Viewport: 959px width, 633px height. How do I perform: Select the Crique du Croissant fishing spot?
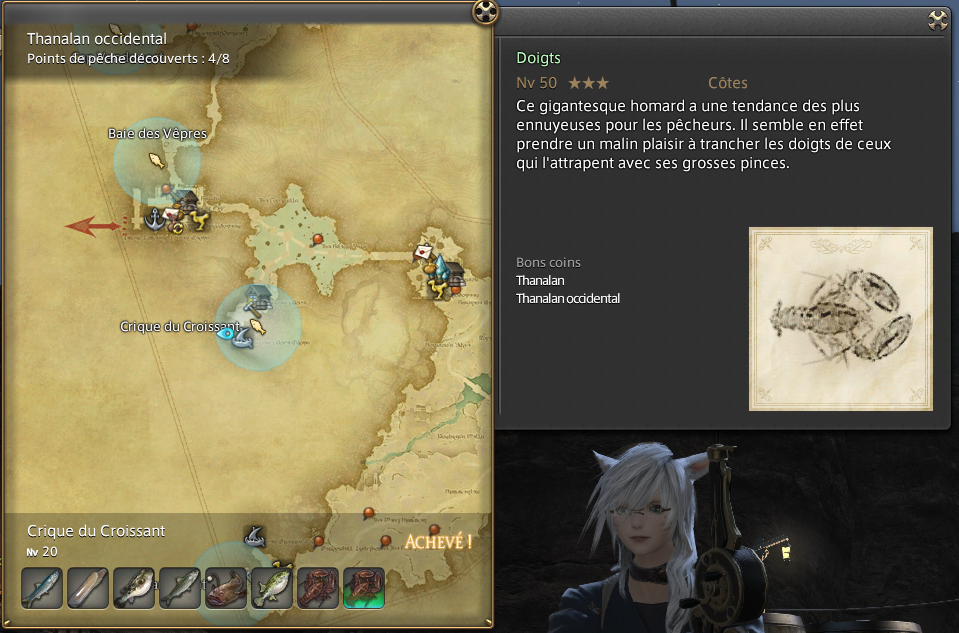click(257, 325)
